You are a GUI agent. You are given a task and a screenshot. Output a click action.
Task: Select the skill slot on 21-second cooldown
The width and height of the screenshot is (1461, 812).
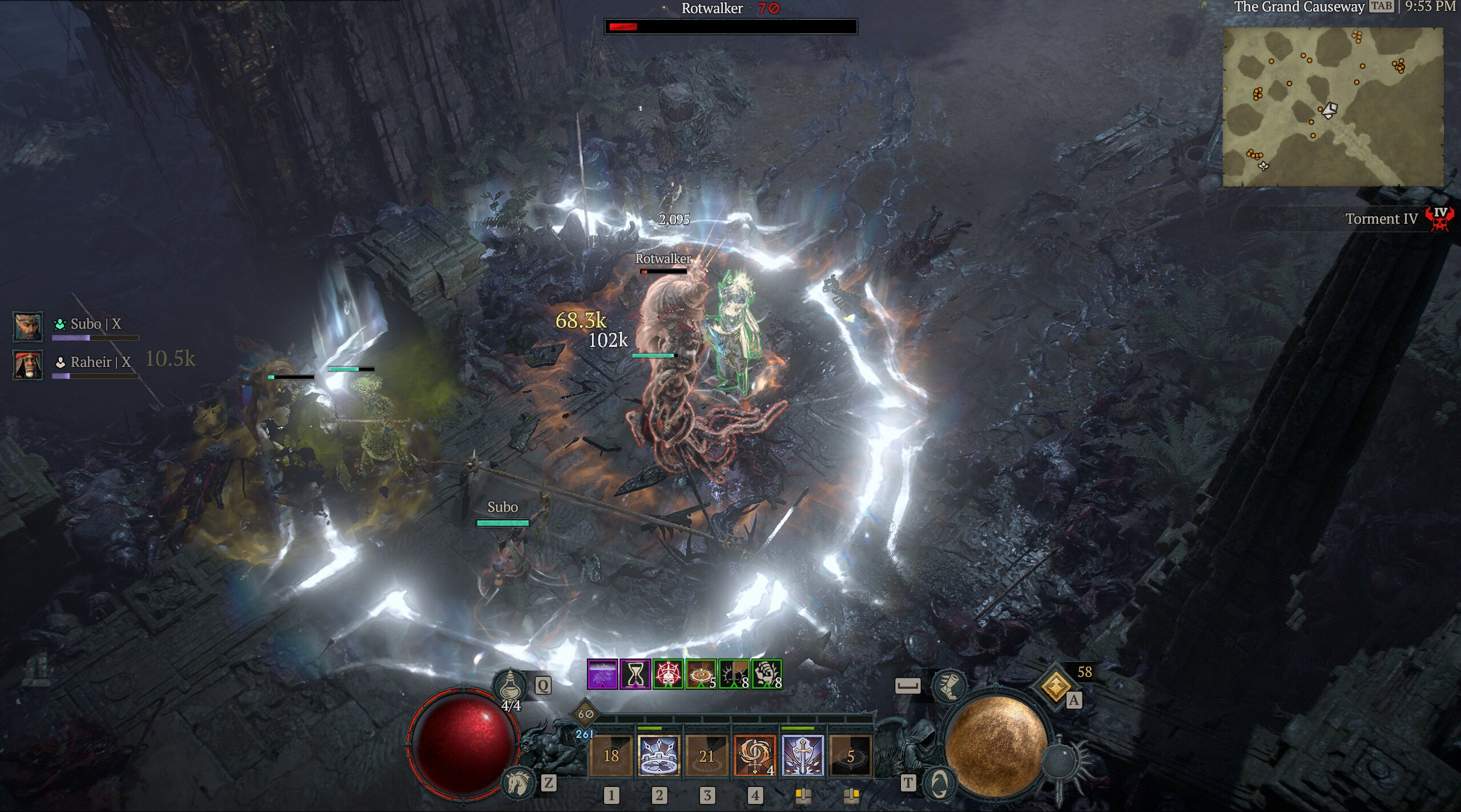point(707,756)
